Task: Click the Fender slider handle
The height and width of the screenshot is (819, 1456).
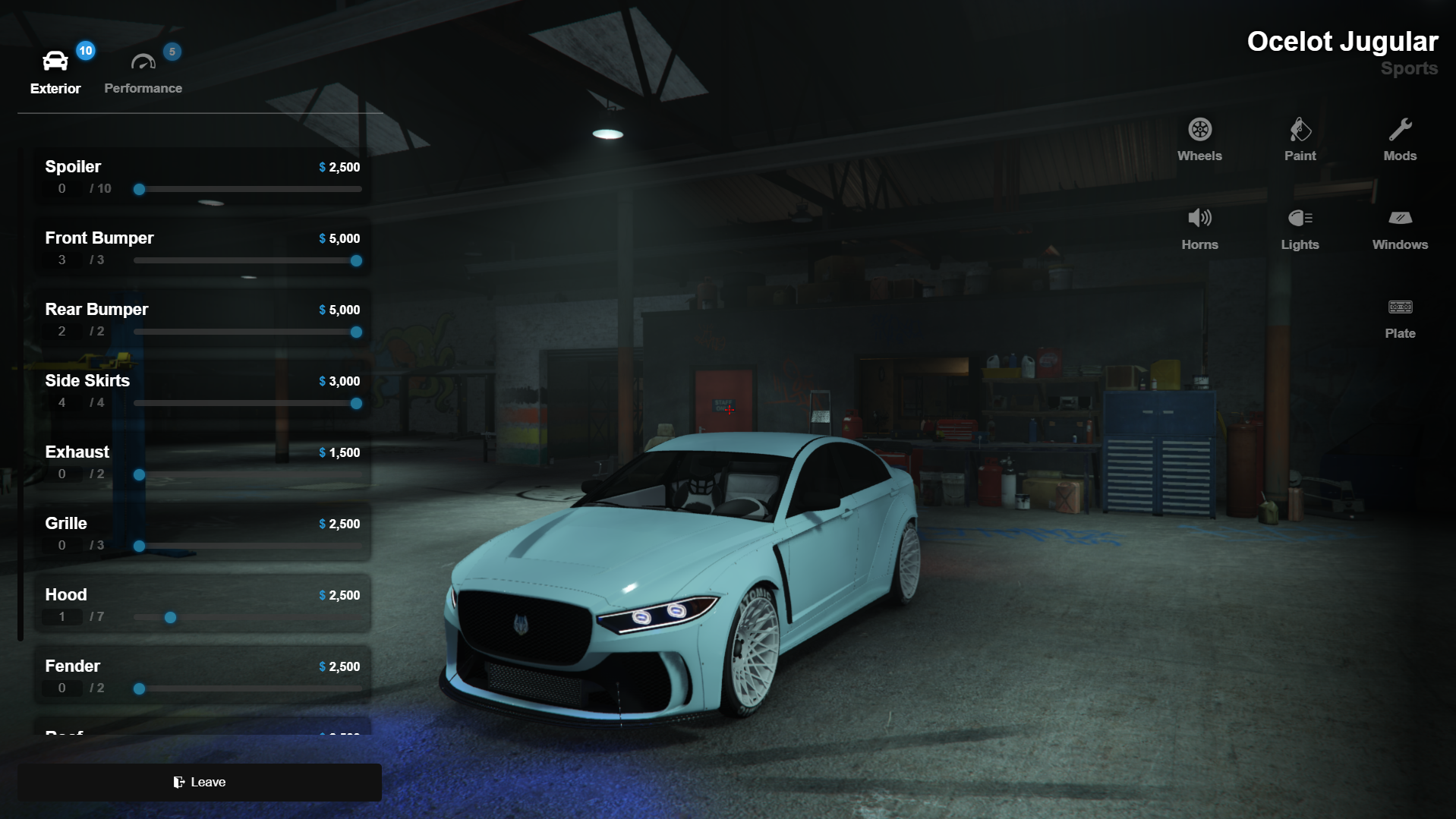Action: (x=140, y=689)
